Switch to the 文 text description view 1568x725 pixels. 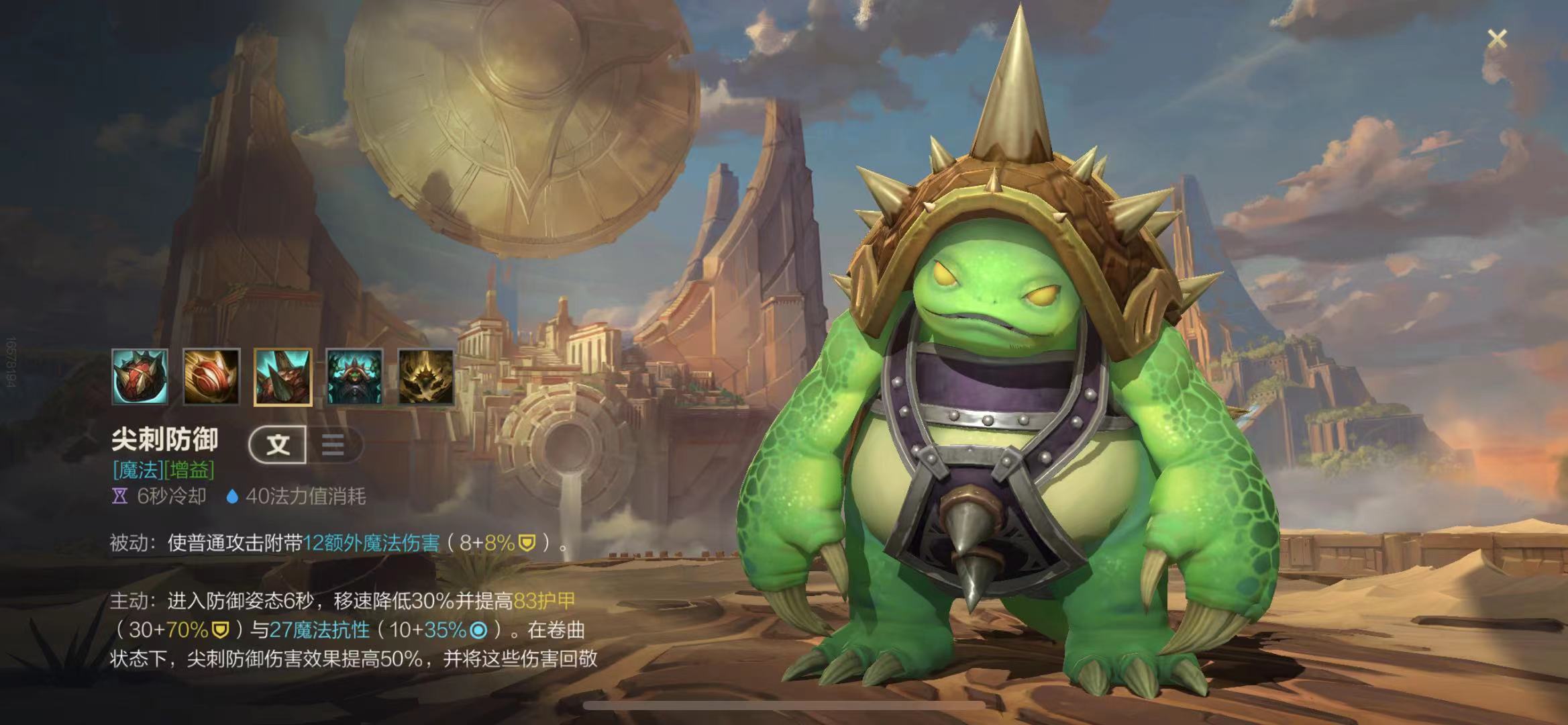(278, 444)
